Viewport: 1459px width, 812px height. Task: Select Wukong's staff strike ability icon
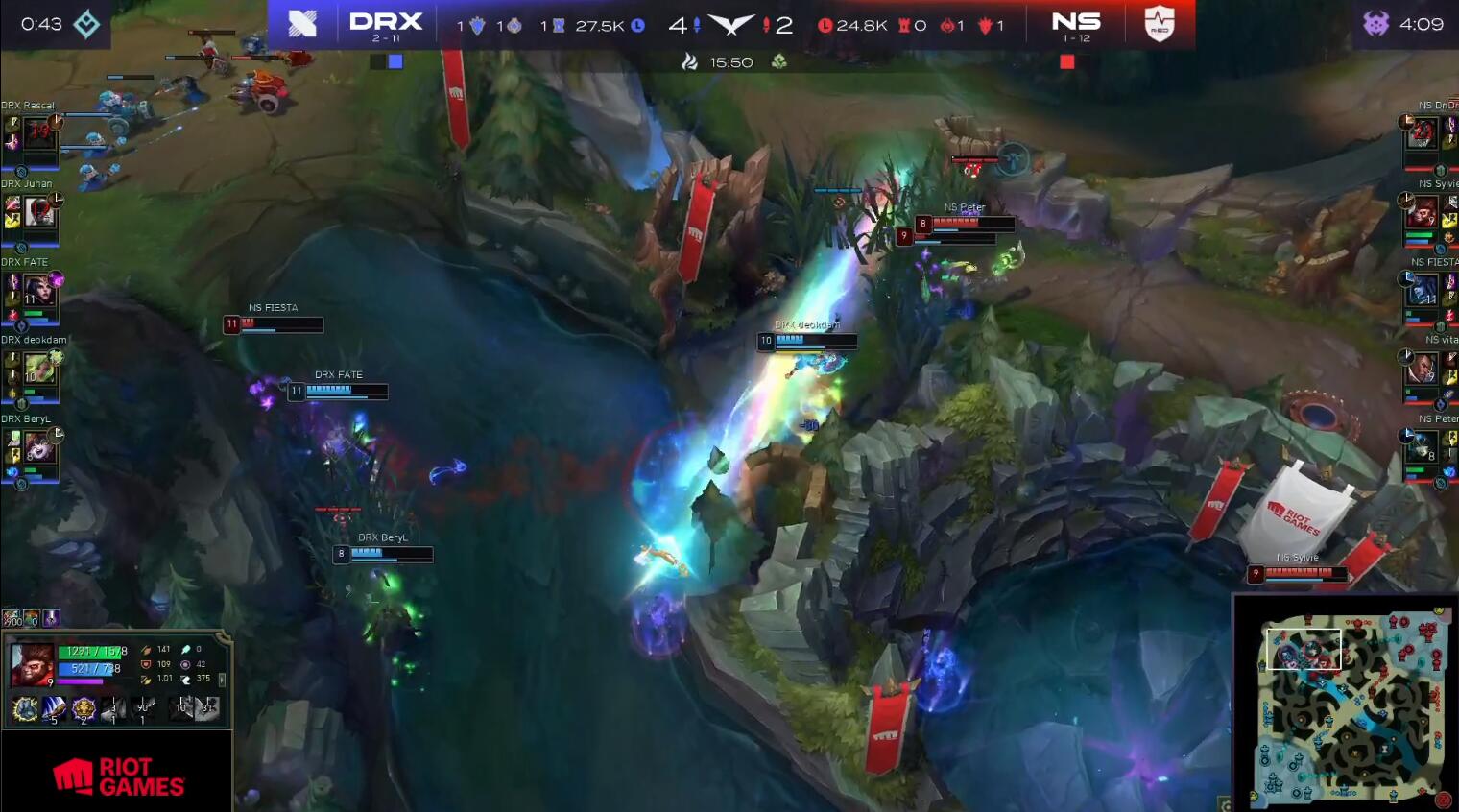click(x=55, y=709)
